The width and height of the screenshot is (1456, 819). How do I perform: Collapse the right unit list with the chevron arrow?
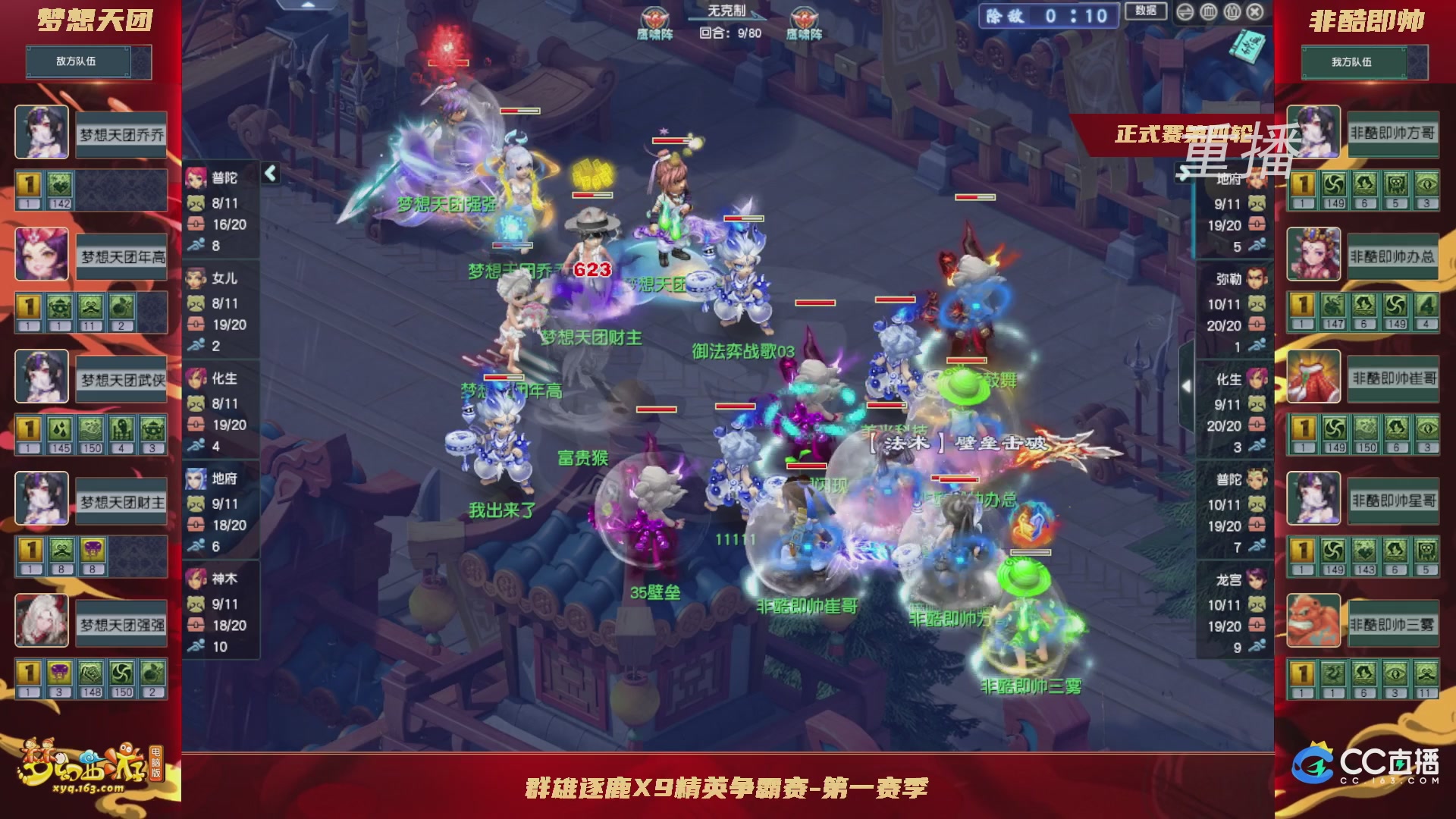(x=1188, y=386)
